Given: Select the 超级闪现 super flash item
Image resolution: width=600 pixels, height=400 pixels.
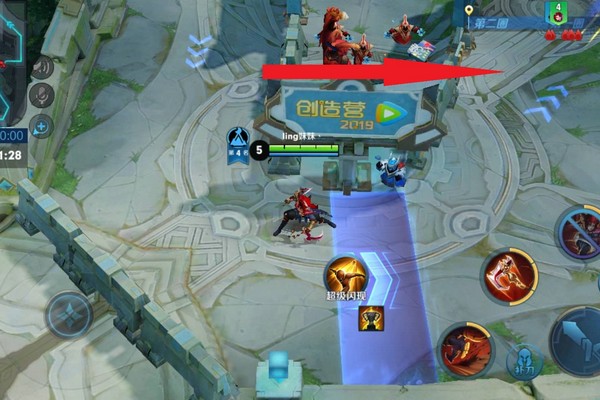Looking at the screenshot, I should 343,274.
